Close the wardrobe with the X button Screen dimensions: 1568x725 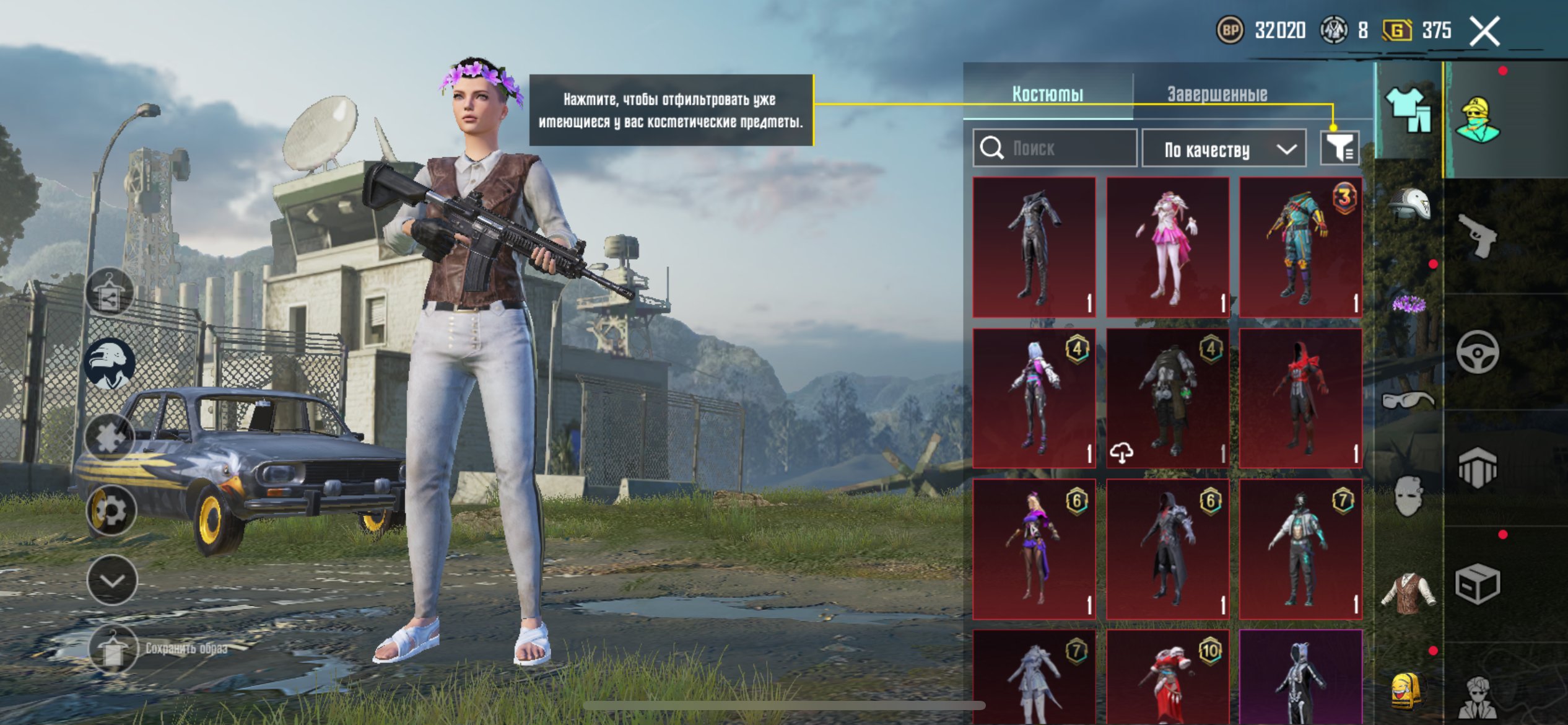coord(1485,31)
